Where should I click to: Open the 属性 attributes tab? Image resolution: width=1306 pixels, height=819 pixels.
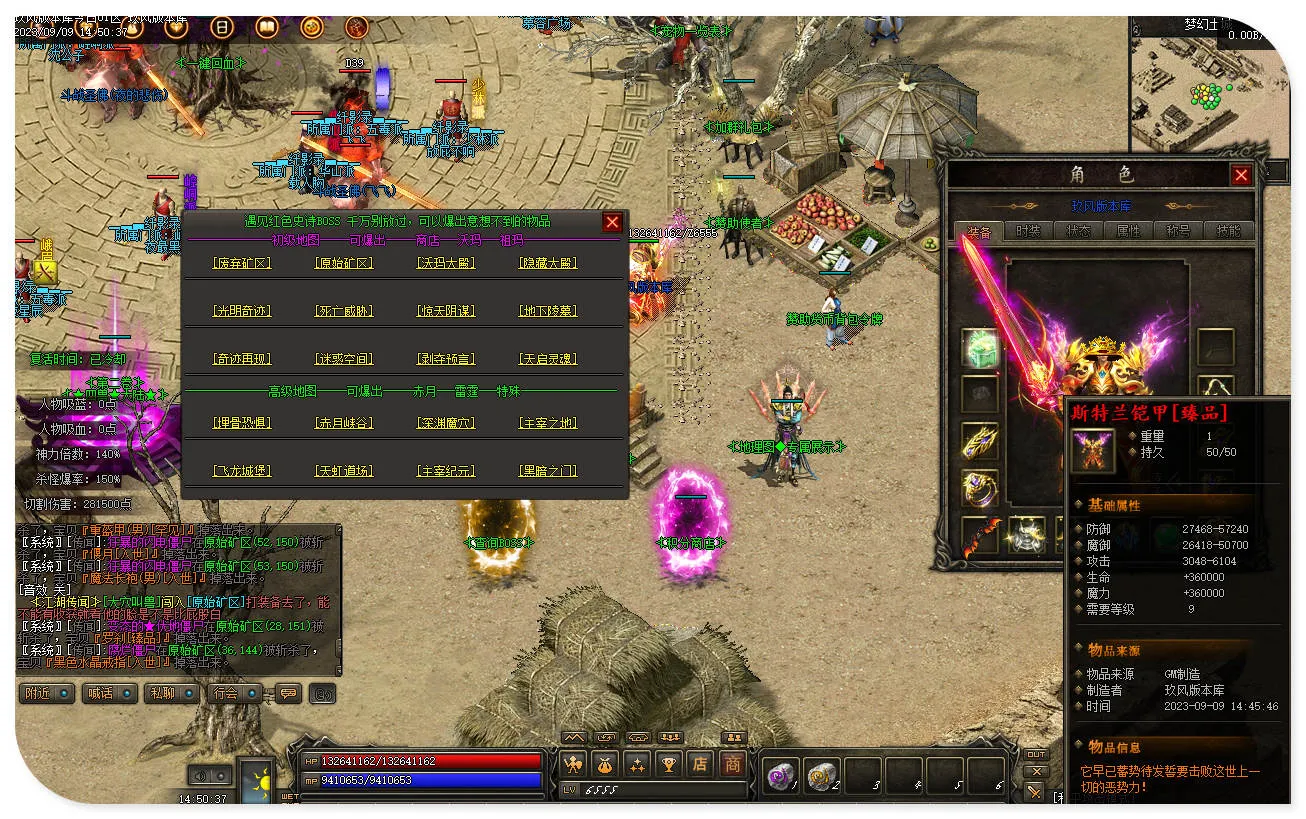[1128, 231]
